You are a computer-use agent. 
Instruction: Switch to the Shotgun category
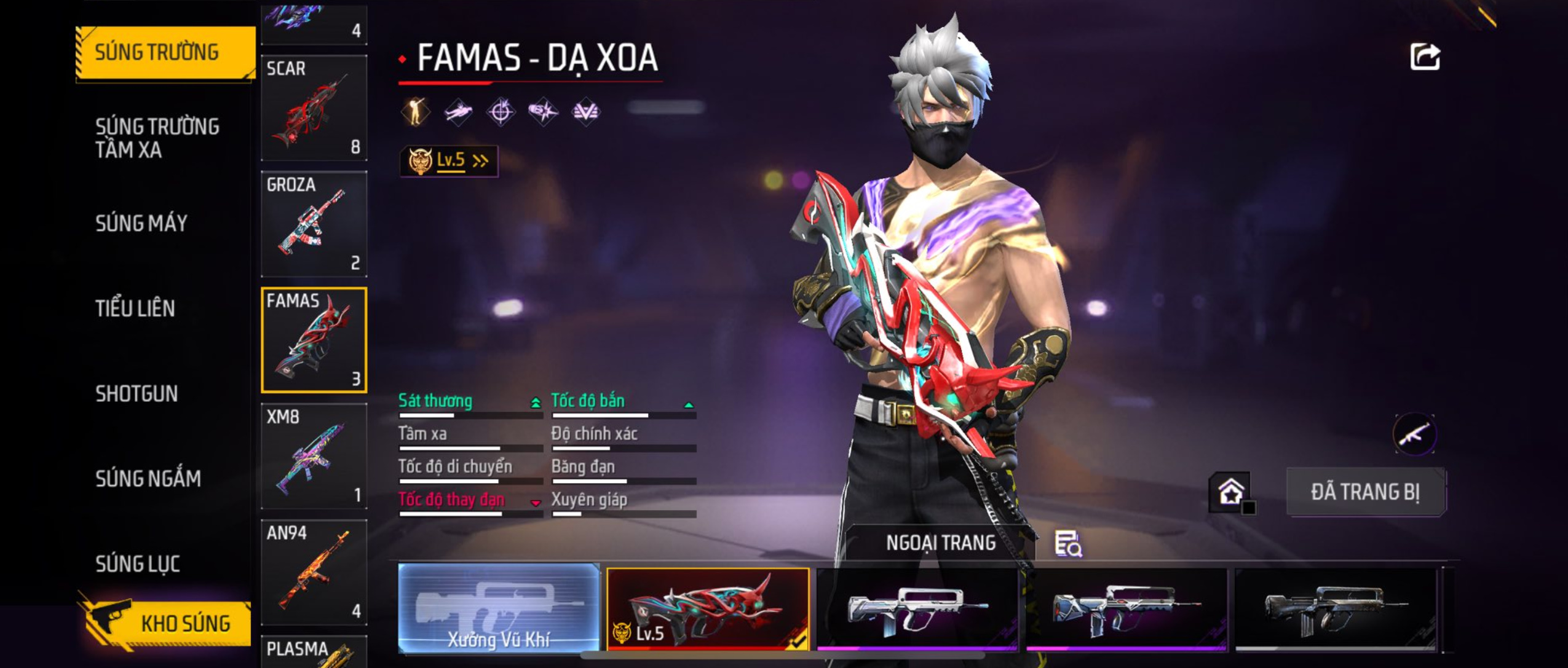(137, 394)
